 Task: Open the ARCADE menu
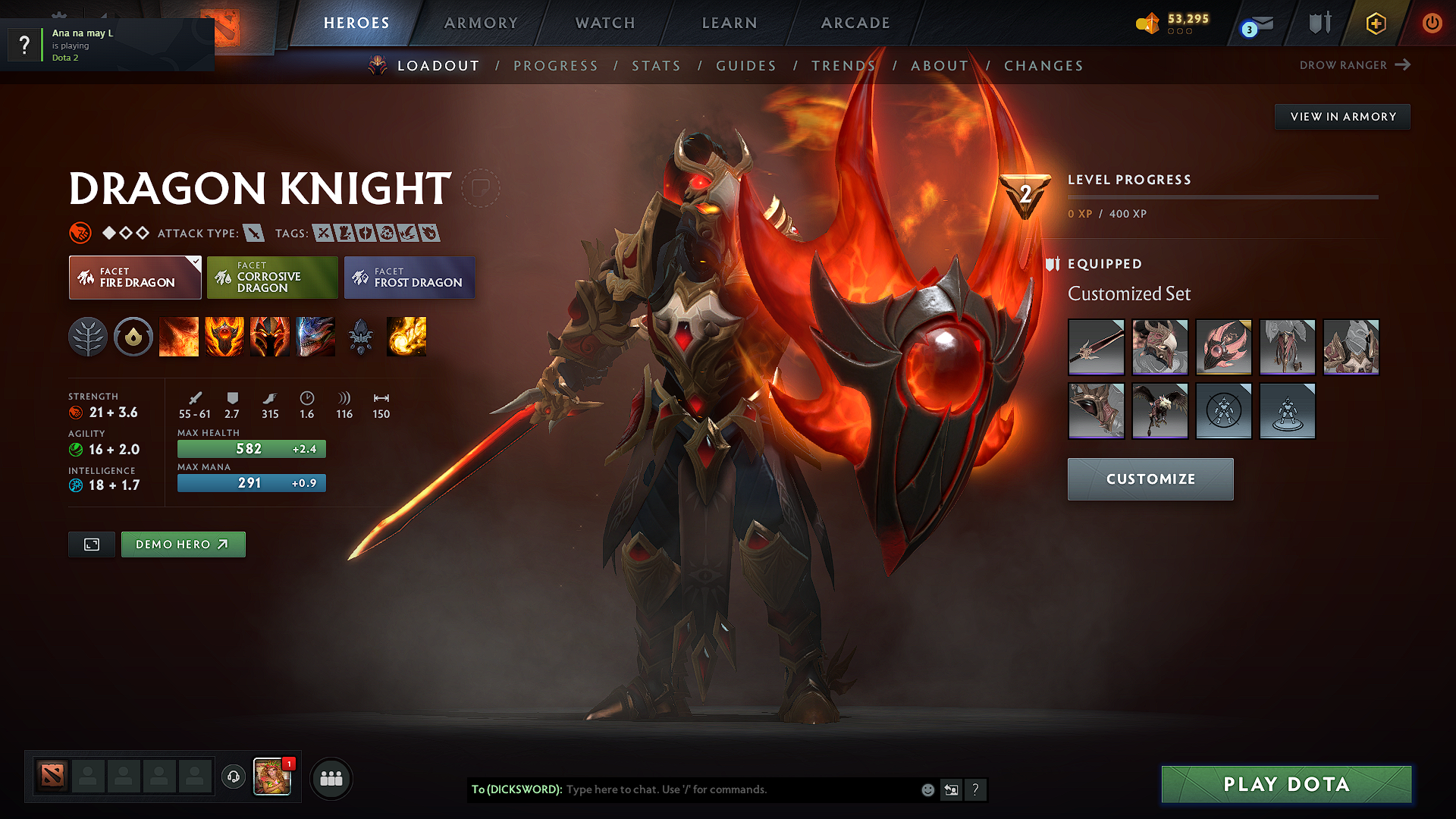click(x=855, y=23)
